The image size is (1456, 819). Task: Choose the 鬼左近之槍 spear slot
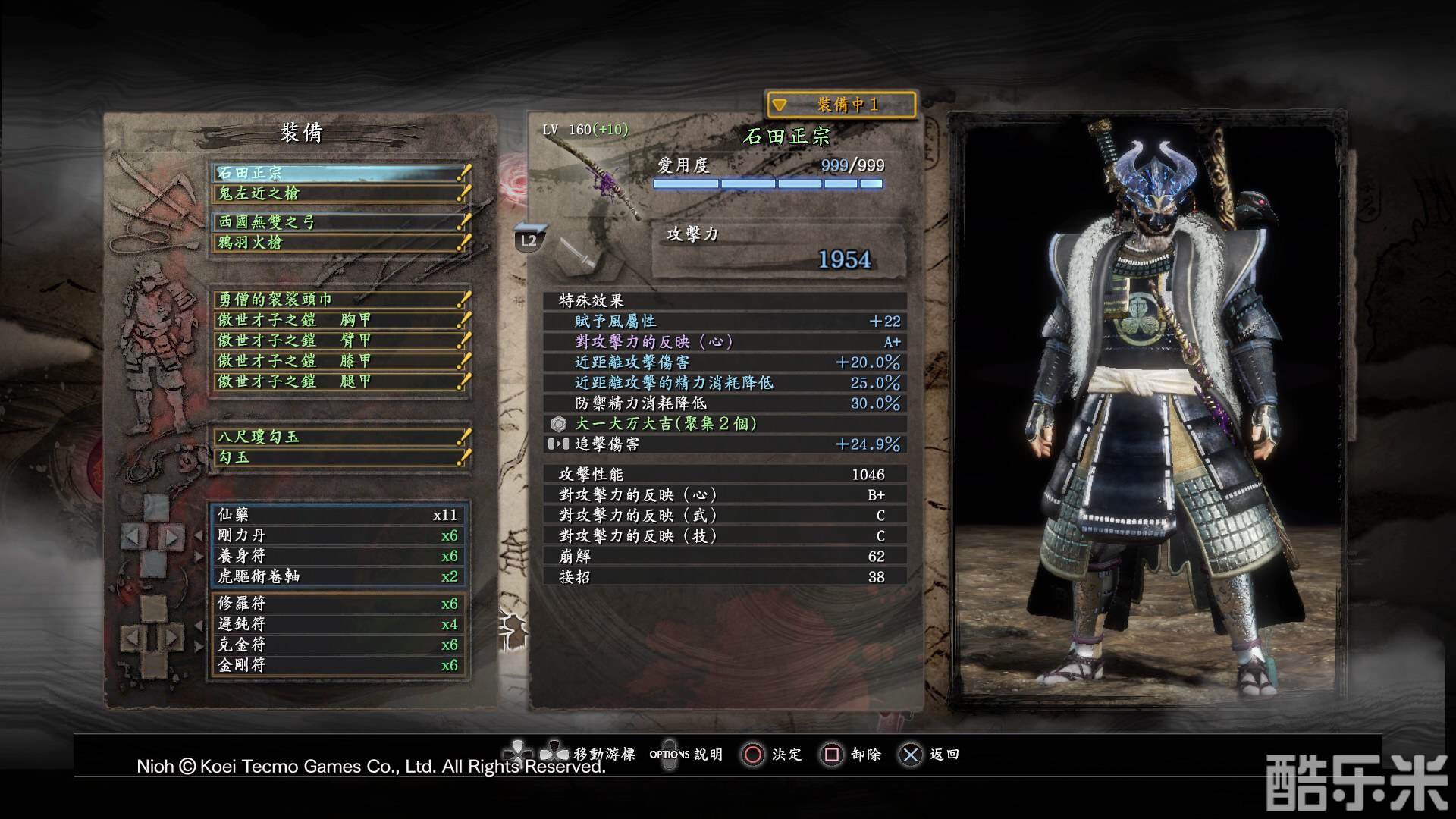340,193
